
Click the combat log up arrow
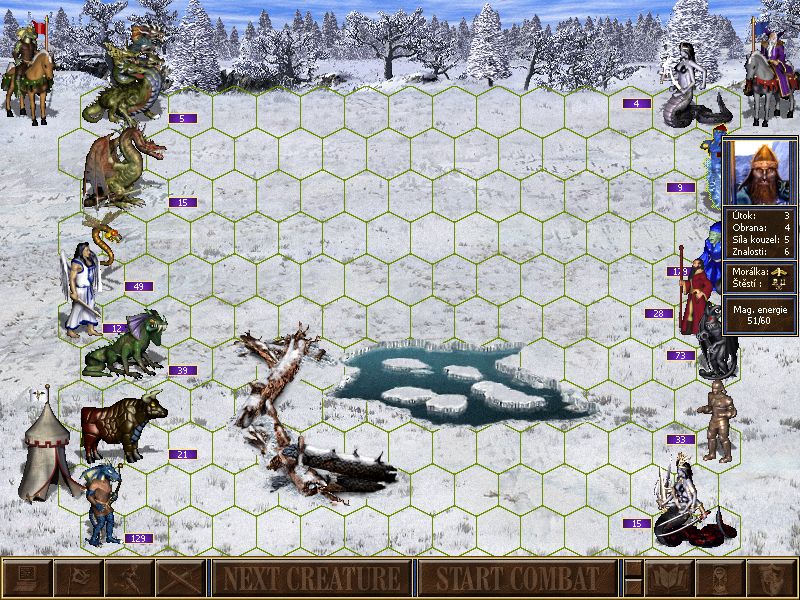click(632, 569)
